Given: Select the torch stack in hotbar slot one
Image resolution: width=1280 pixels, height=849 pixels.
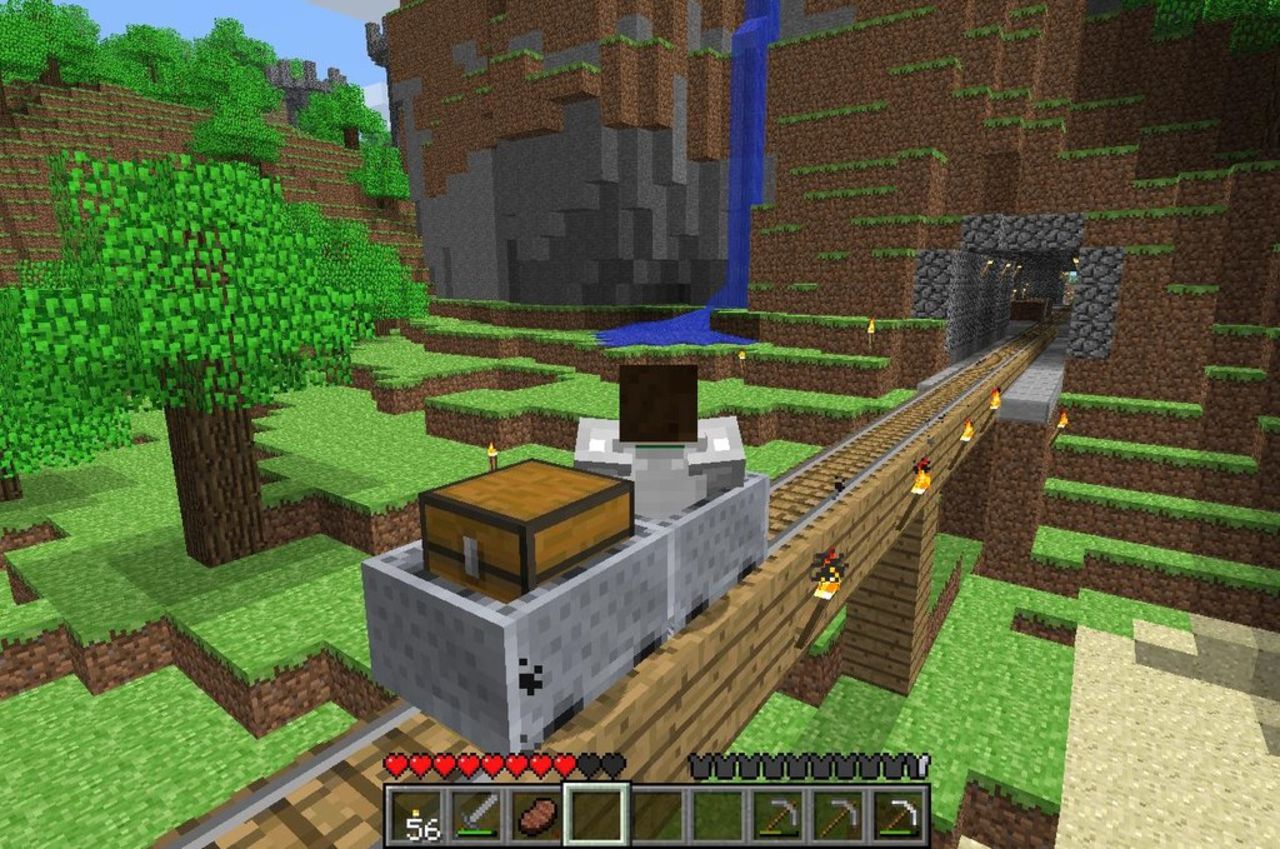Looking at the screenshot, I should click(x=416, y=815).
